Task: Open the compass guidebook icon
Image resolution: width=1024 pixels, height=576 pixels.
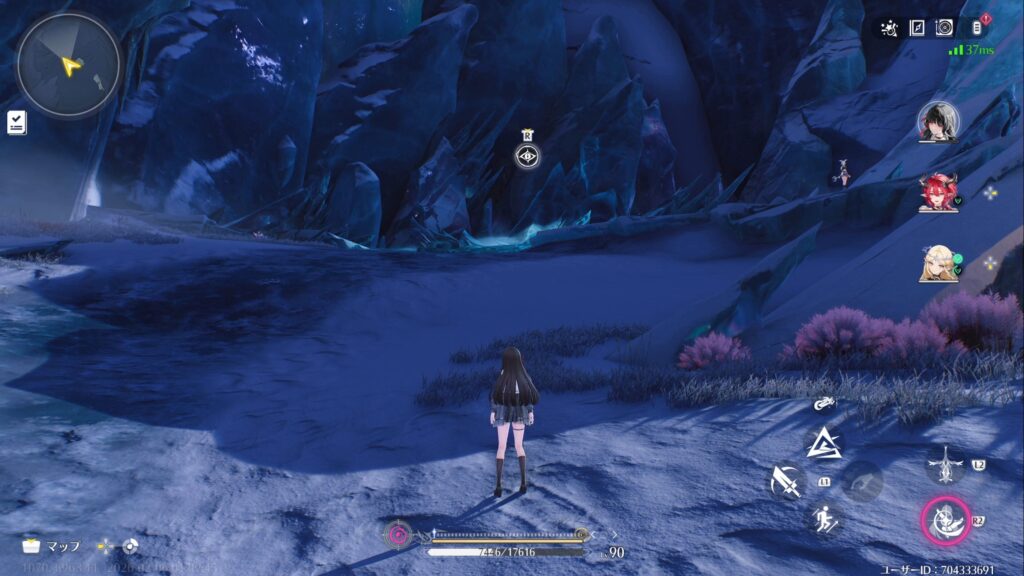Action: coord(917,28)
